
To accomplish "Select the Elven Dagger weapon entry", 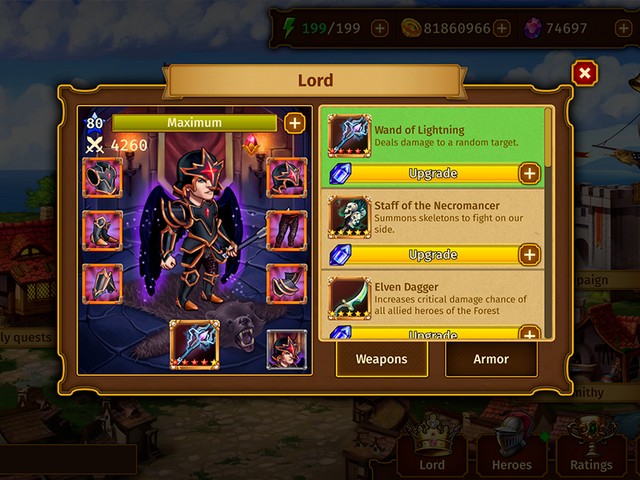I will click(x=436, y=299).
